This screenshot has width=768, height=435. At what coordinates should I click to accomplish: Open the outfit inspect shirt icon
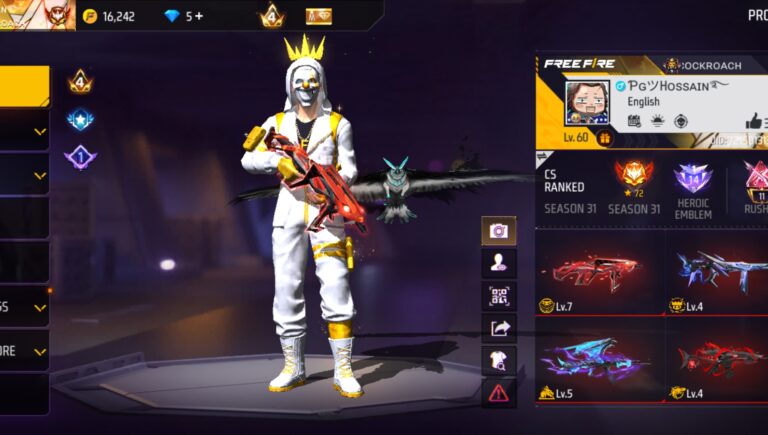click(x=498, y=360)
